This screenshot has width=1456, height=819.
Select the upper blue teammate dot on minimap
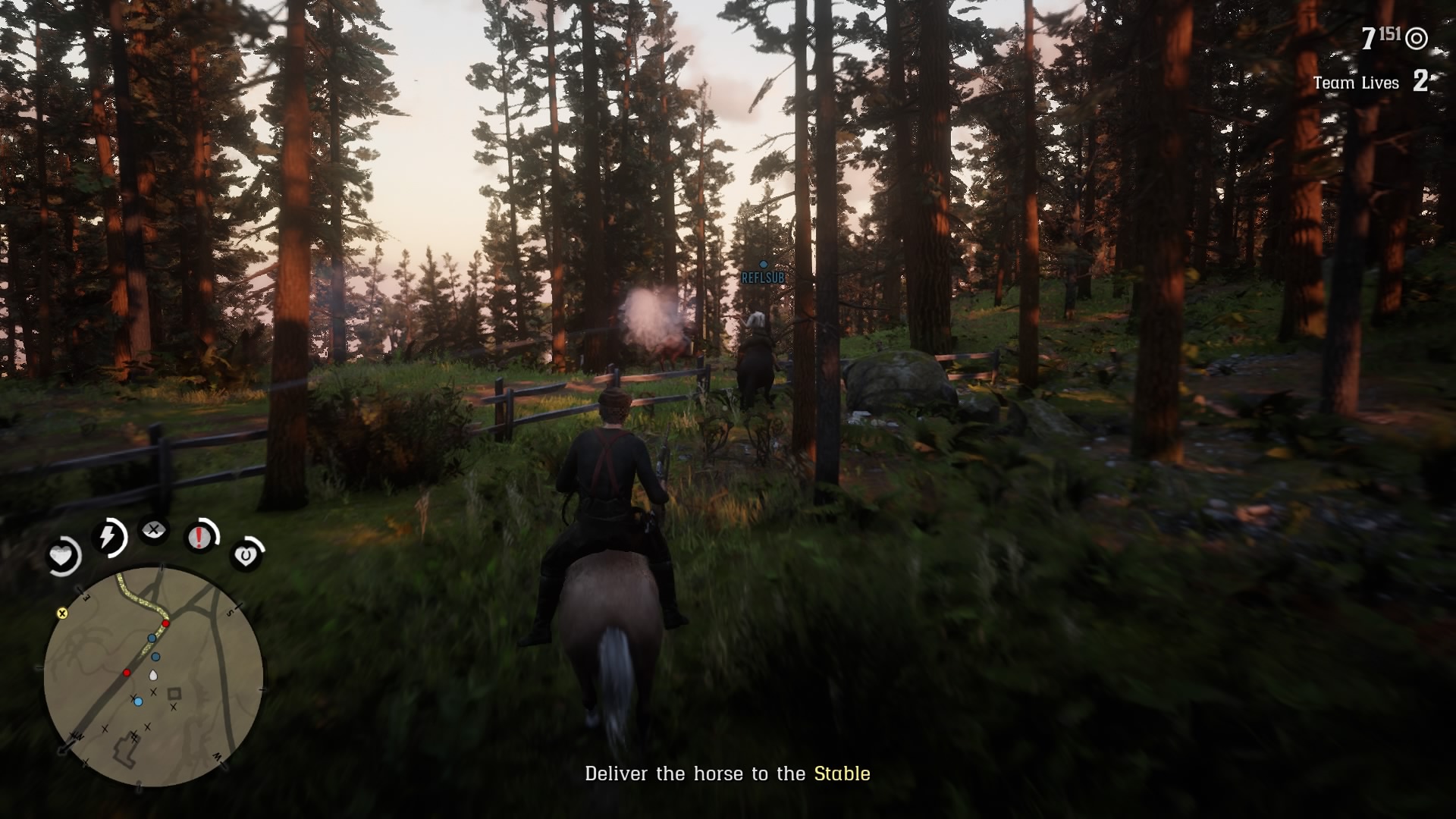152,638
